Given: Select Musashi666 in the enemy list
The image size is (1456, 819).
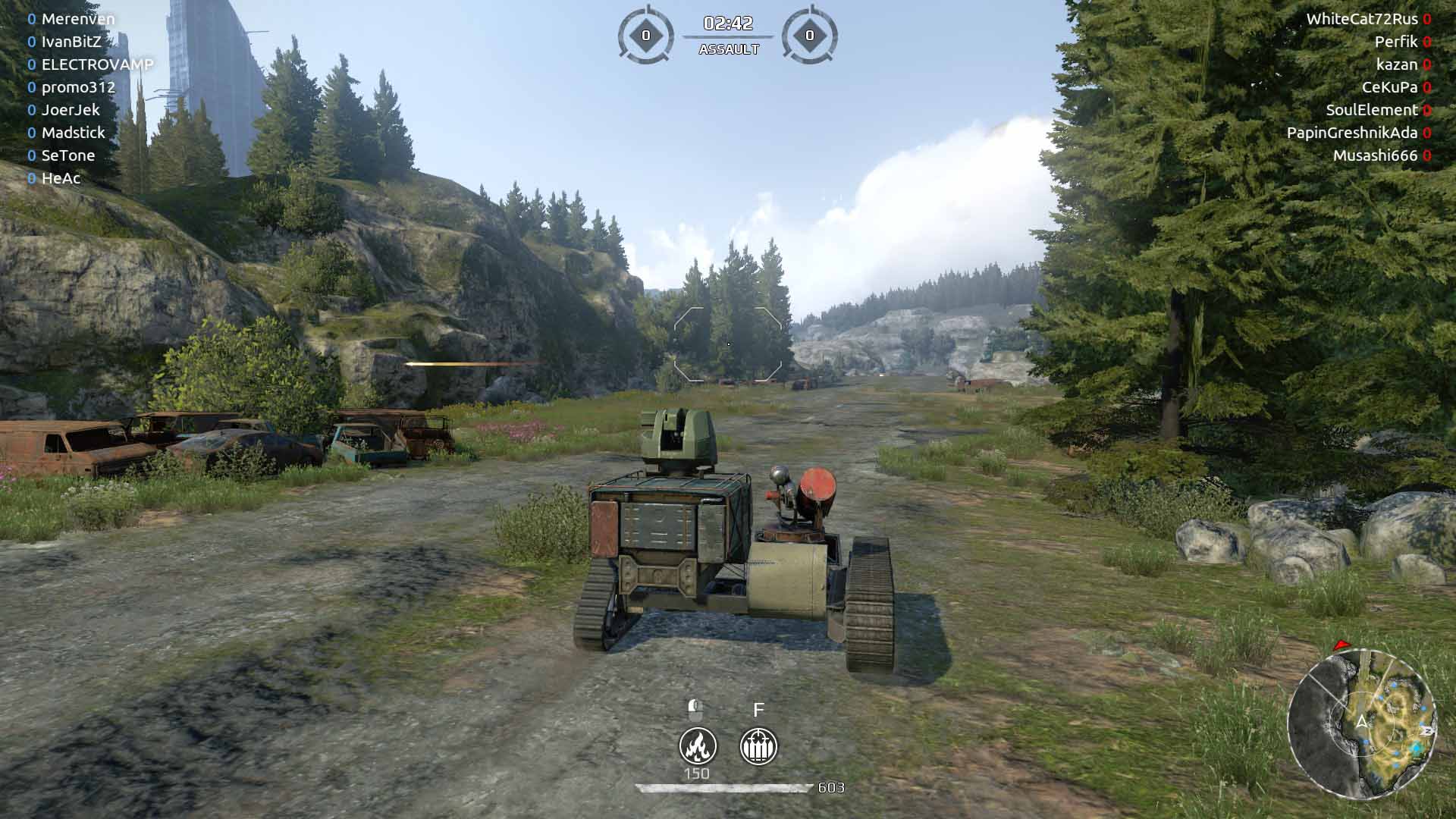Looking at the screenshot, I should click(1375, 155).
